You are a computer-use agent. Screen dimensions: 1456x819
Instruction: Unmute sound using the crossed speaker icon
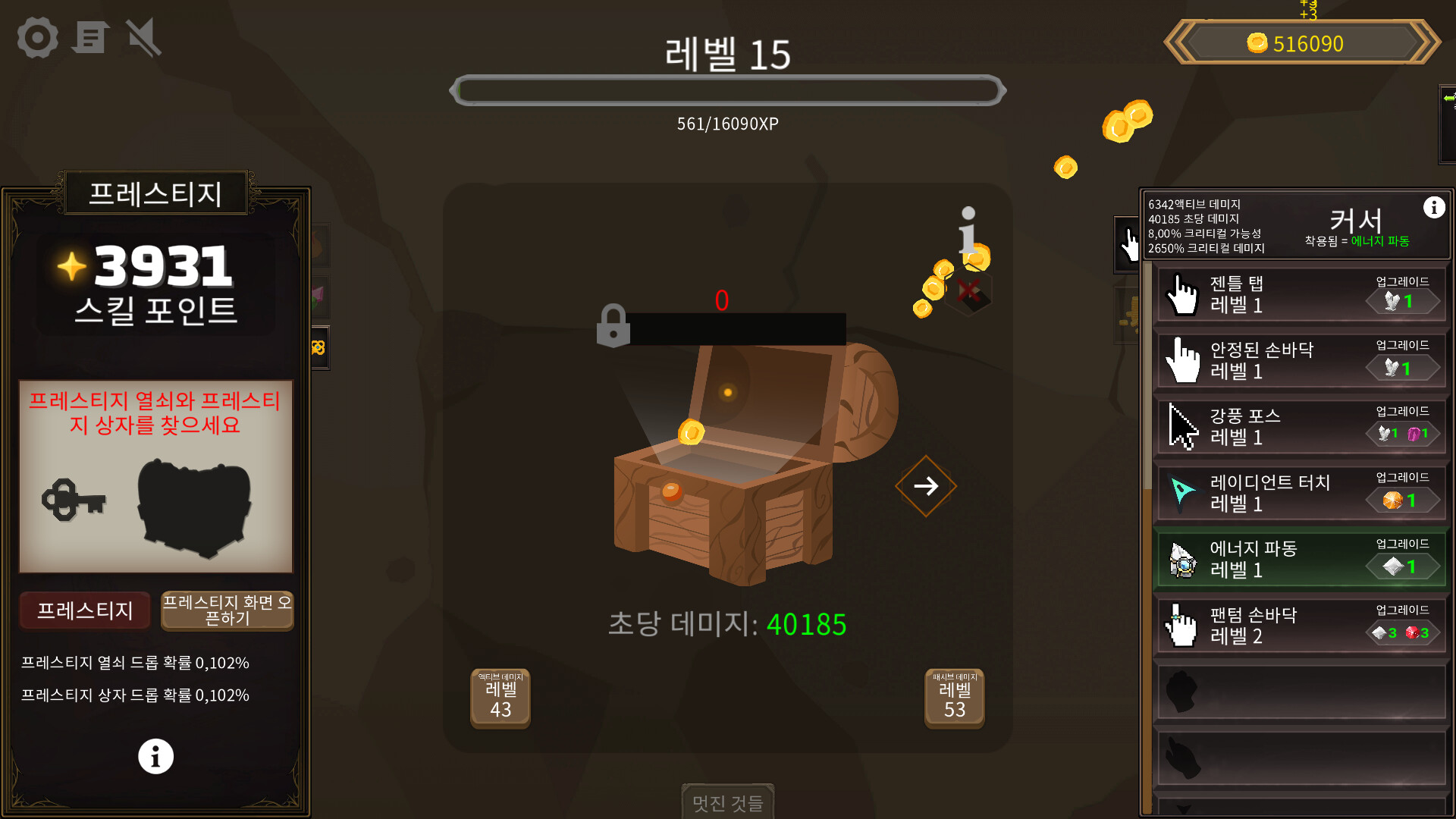pyautogui.click(x=143, y=37)
